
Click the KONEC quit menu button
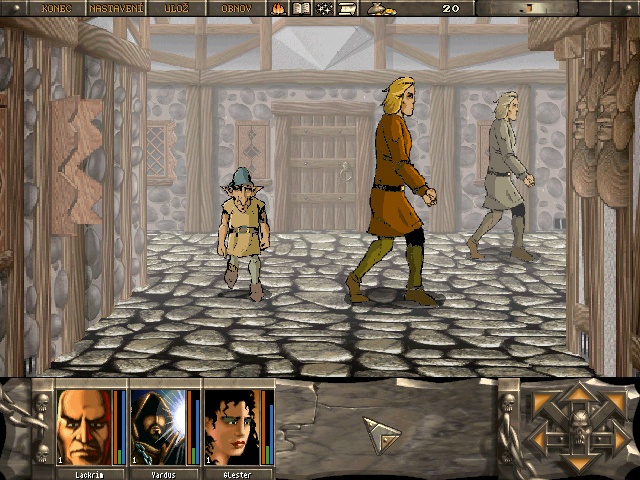click(56, 8)
